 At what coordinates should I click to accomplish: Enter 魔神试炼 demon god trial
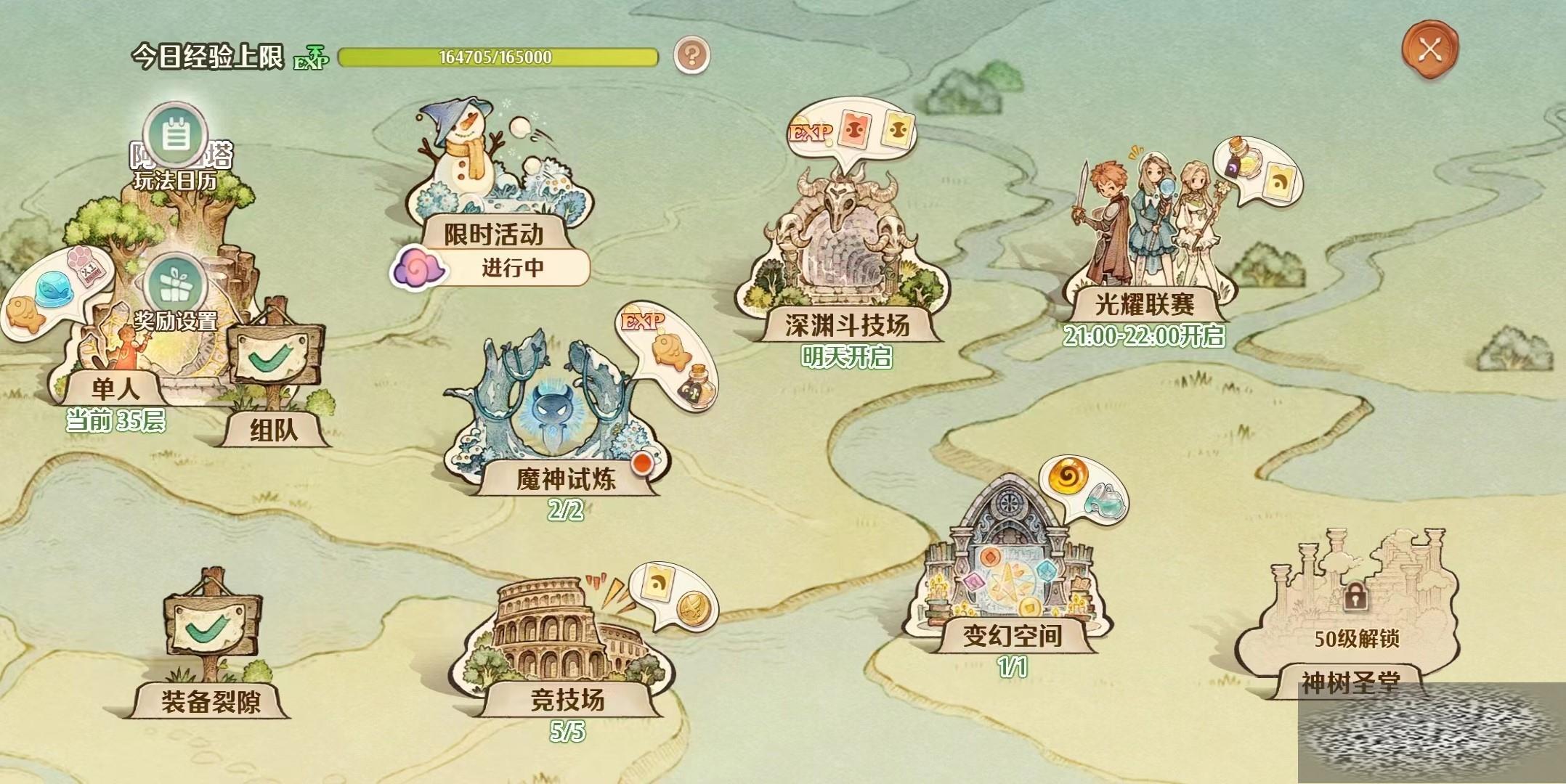[565, 478]
